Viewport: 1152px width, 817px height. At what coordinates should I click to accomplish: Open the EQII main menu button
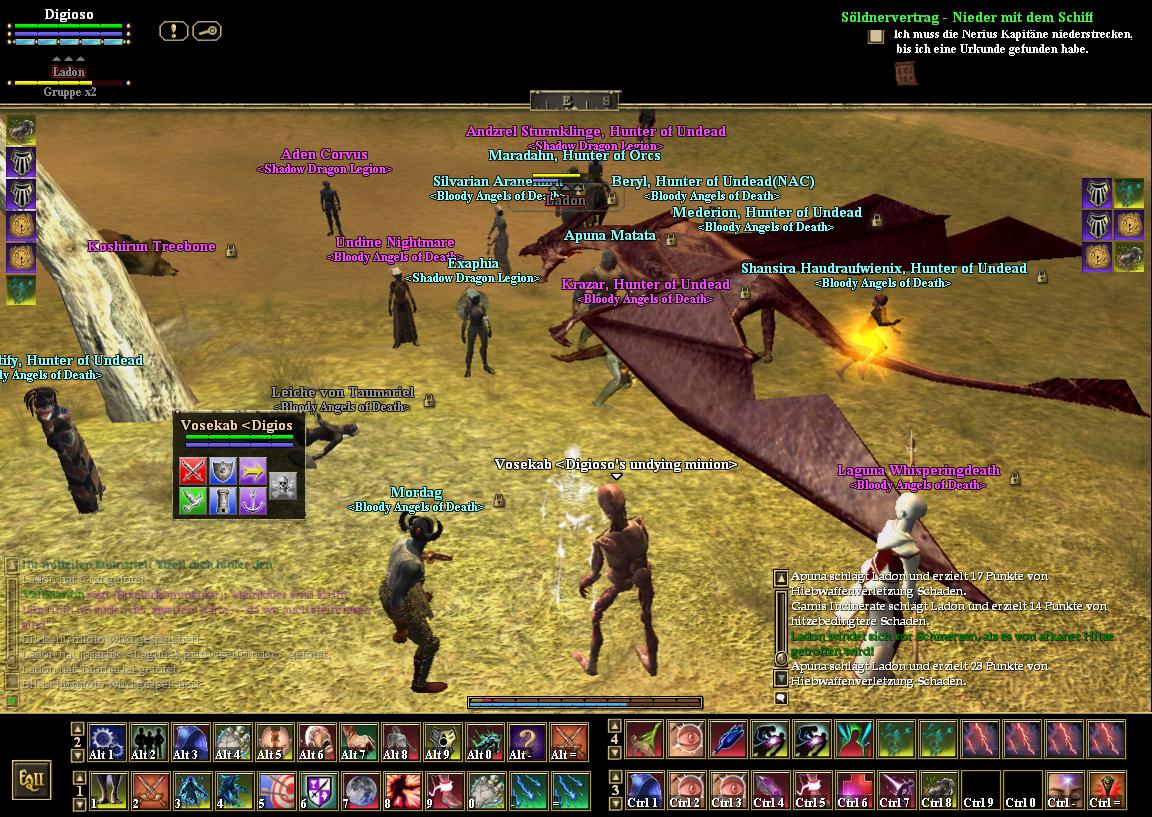click(31, 780)
